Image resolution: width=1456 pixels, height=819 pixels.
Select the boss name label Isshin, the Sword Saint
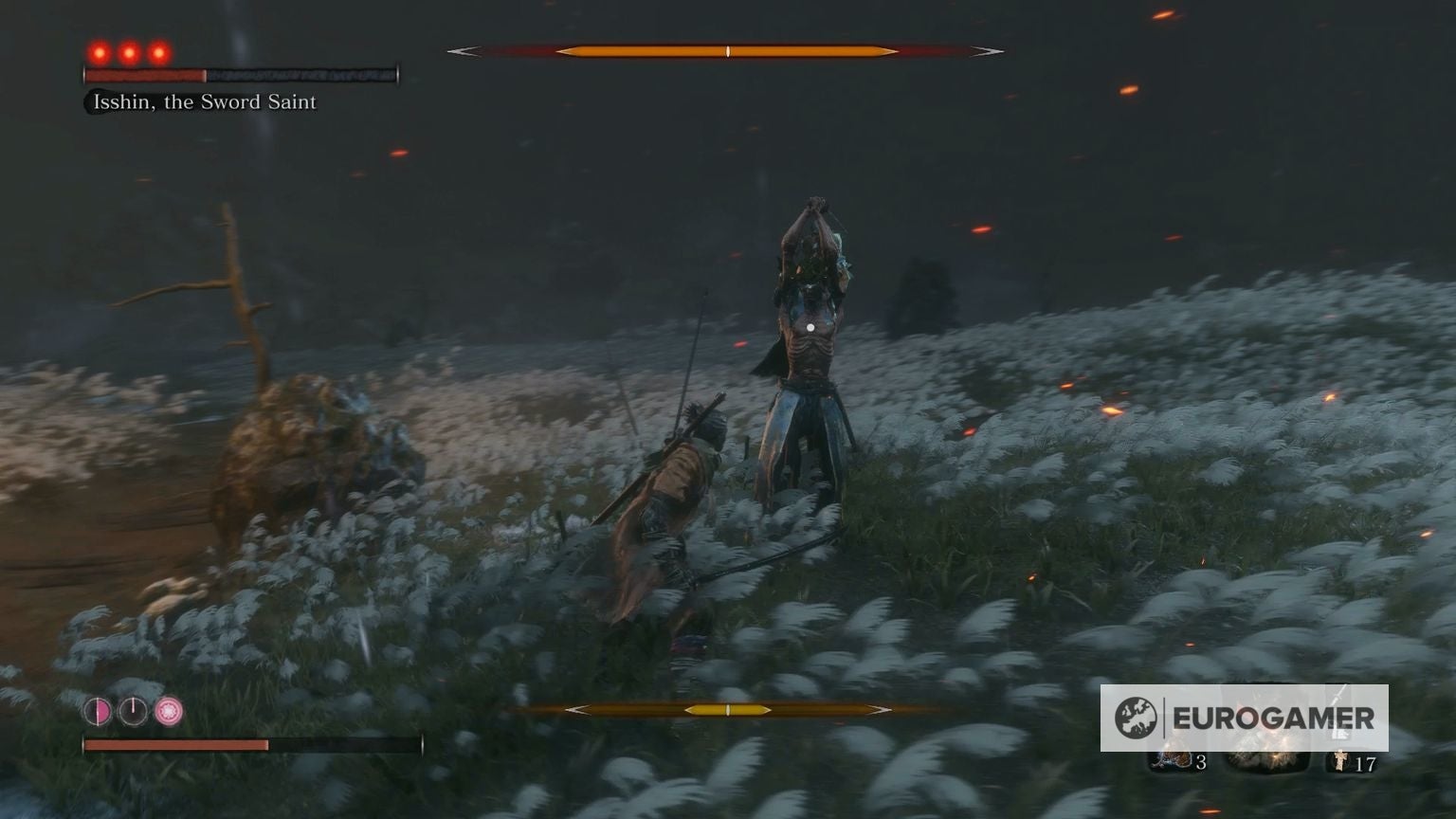[x=202, y=101]
